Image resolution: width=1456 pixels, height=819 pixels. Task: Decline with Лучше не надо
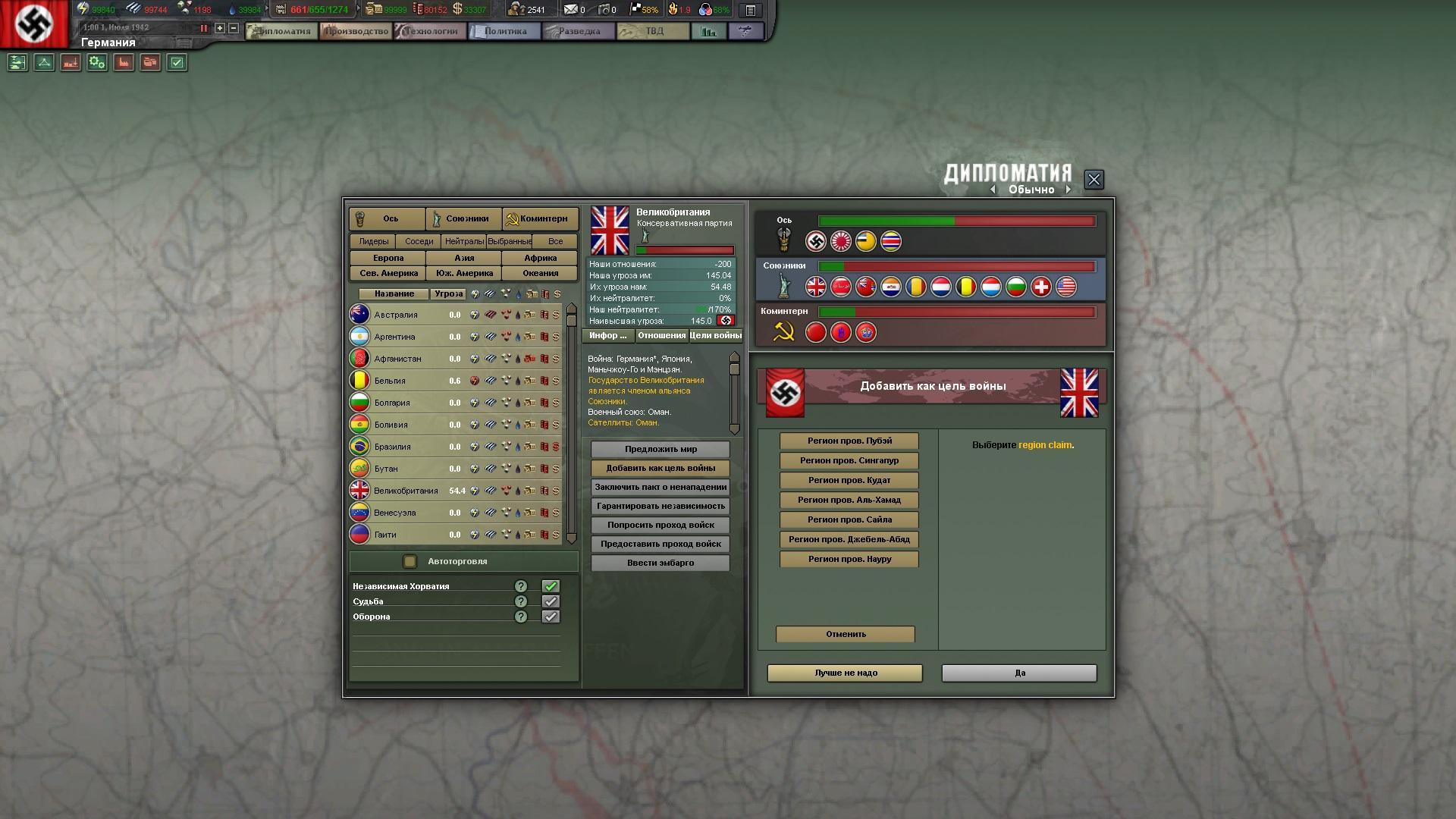pos(845,673)
